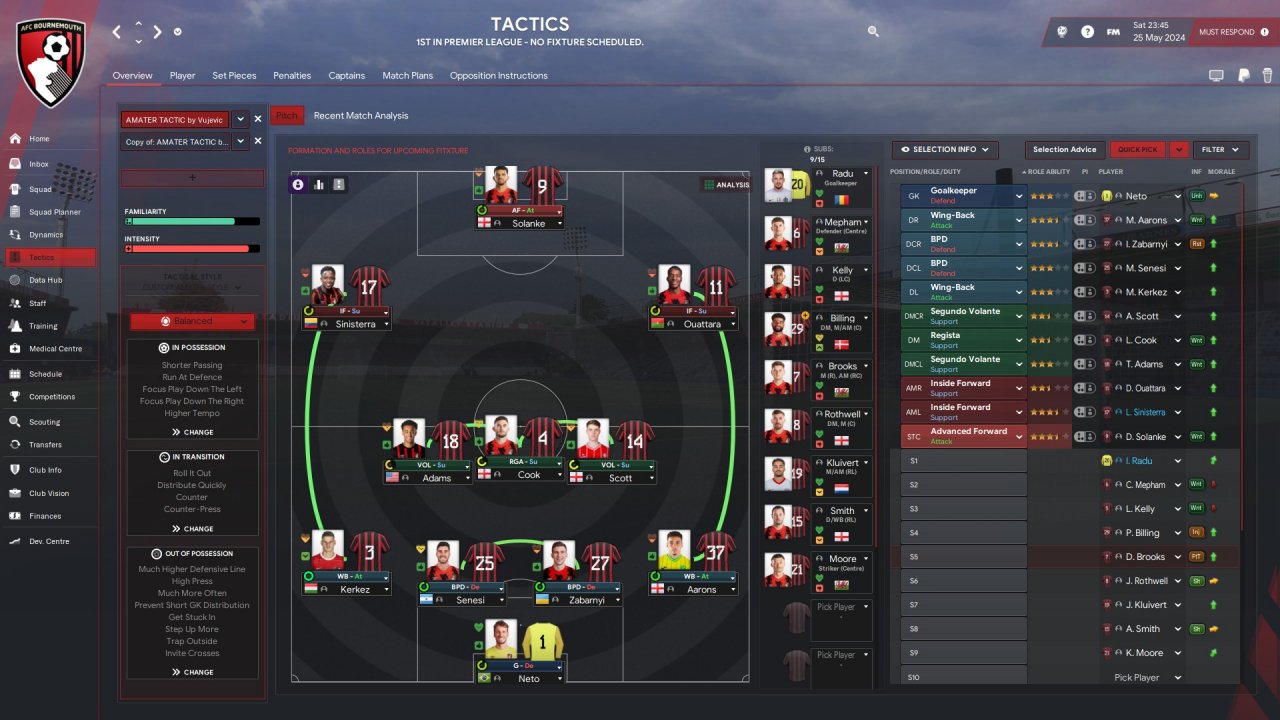Open the Set Pieces tab
Viewport: 1280px width, 720px height.
click(234, 76)
